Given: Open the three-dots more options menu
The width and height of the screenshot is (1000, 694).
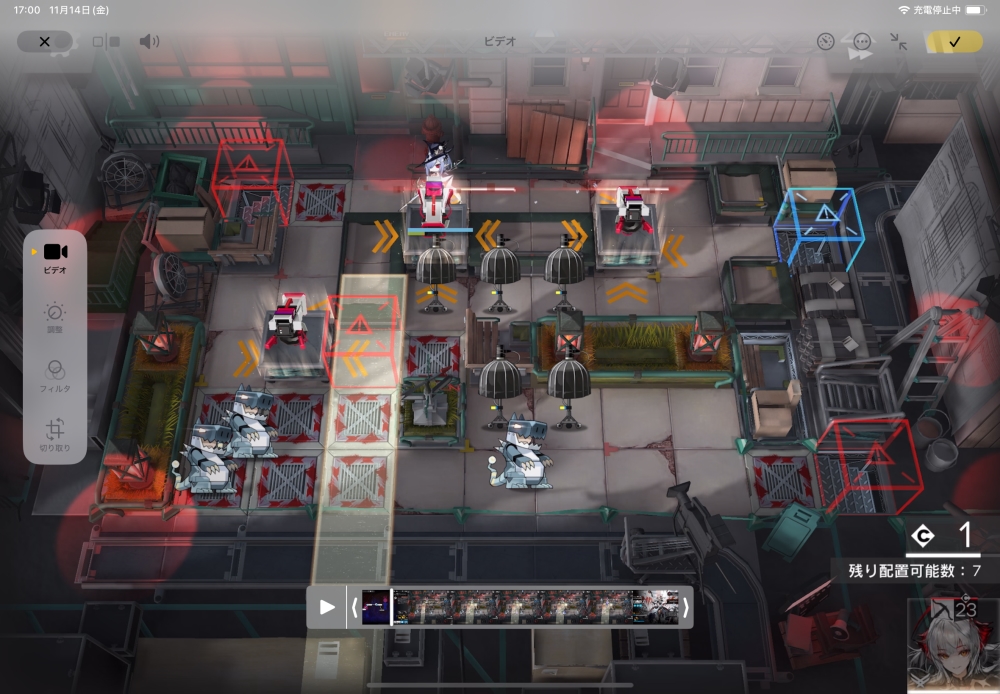Looking at the screenshot, I should click(862, 42).
